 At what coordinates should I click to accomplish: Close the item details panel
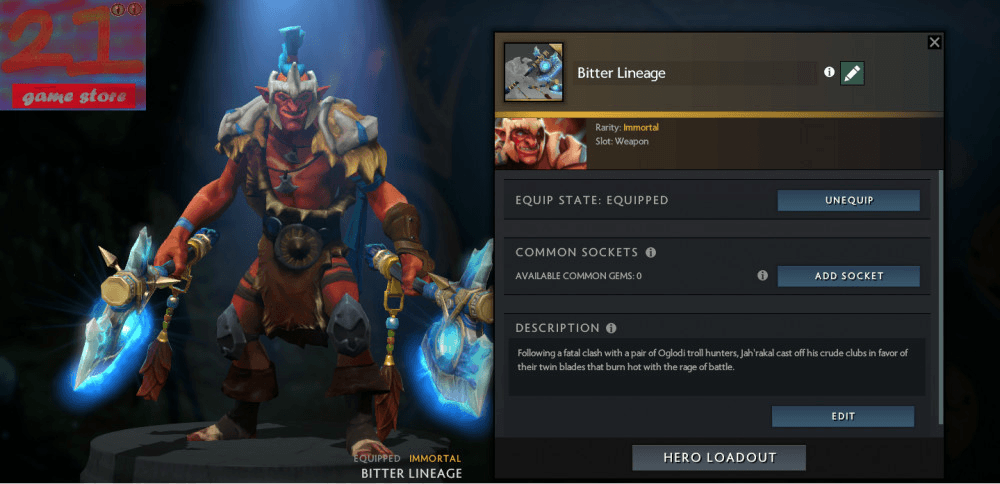[934, 42]
